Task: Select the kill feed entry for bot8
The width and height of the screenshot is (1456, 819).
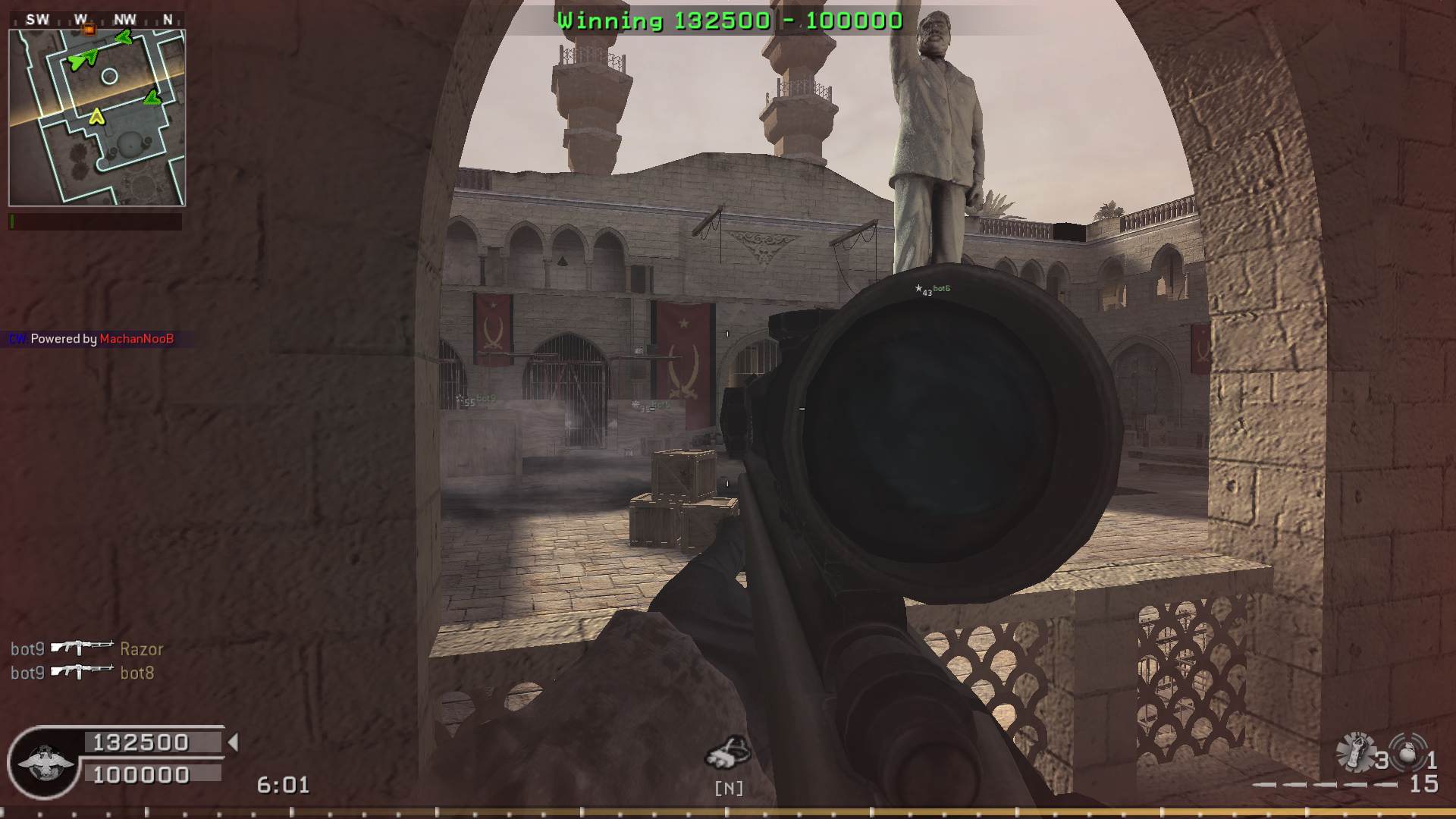Action: pos(82,673)
